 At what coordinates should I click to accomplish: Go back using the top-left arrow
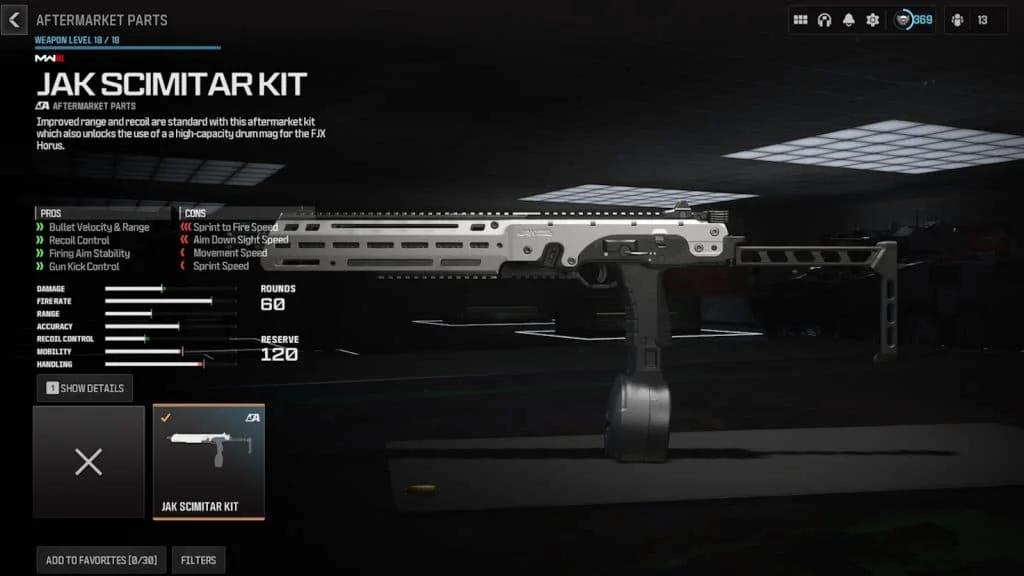[12, 19]
